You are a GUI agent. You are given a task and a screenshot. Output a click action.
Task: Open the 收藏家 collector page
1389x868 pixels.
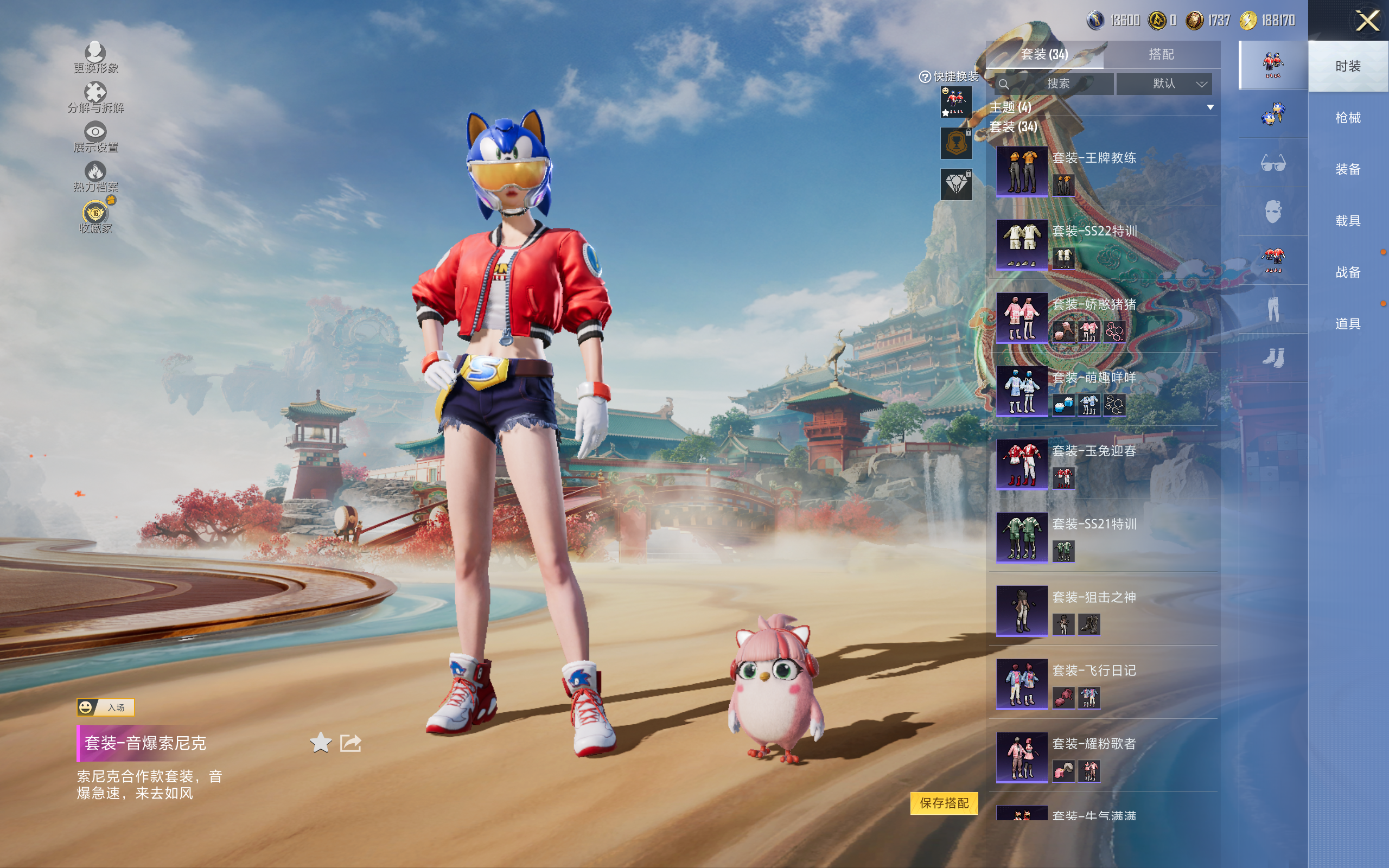click(95, 217)
